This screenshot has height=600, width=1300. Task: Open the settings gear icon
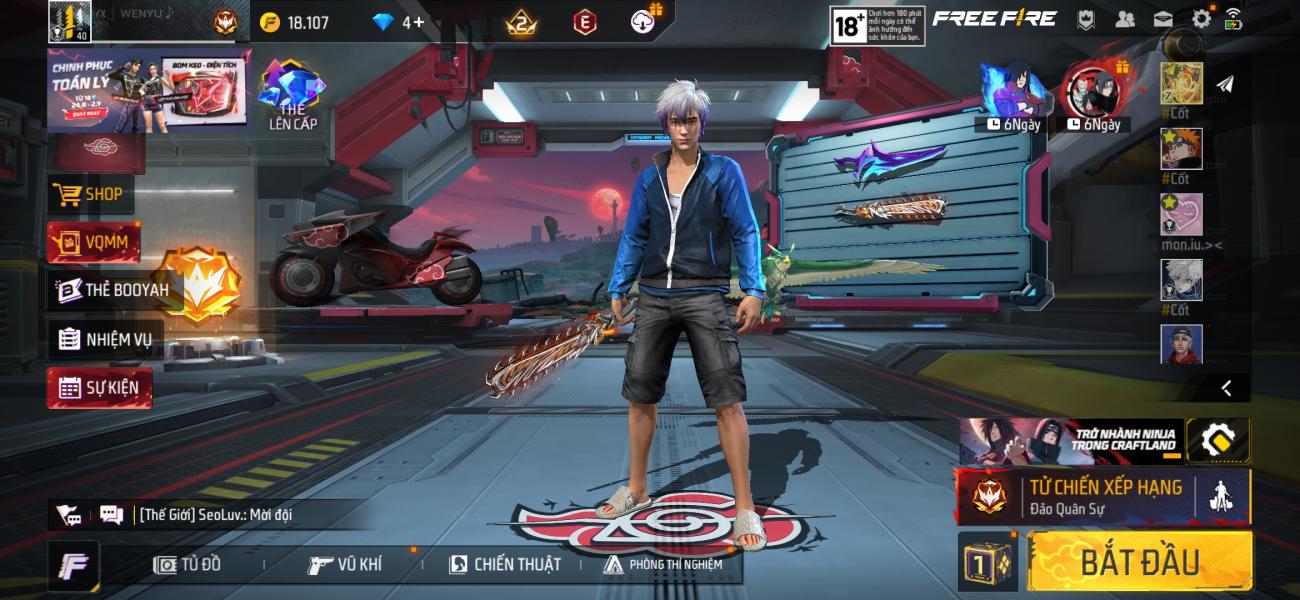click(x=1201, y=19)
